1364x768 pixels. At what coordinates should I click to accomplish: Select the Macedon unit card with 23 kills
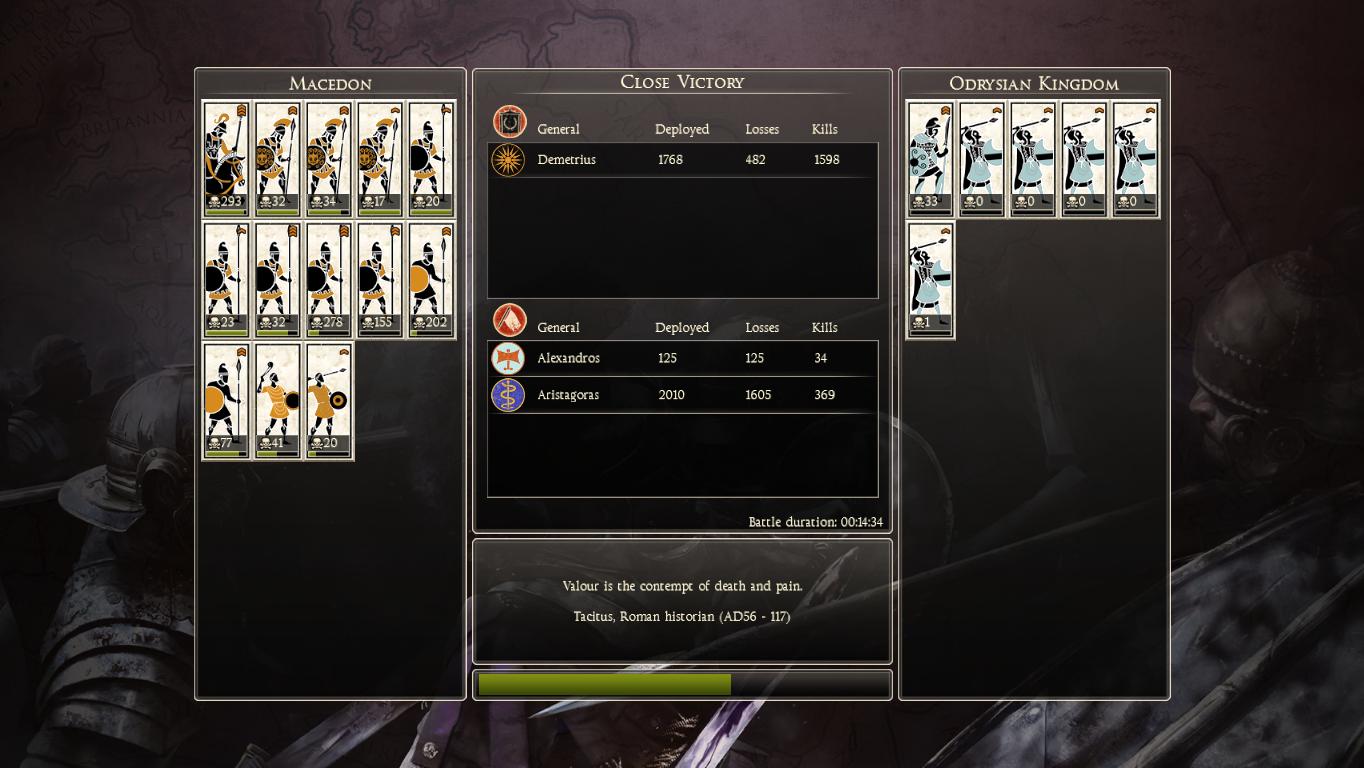(226, 279)
